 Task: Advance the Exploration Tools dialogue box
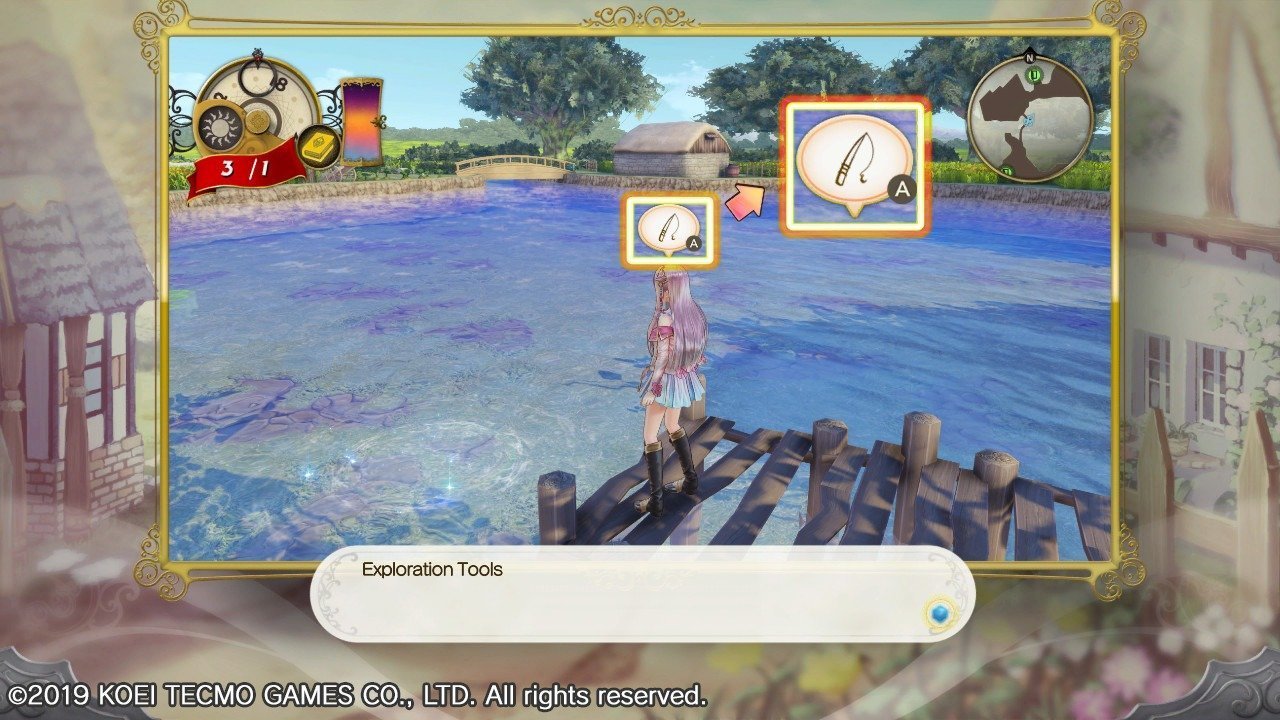pyautogui.click(x=640, y=594)
